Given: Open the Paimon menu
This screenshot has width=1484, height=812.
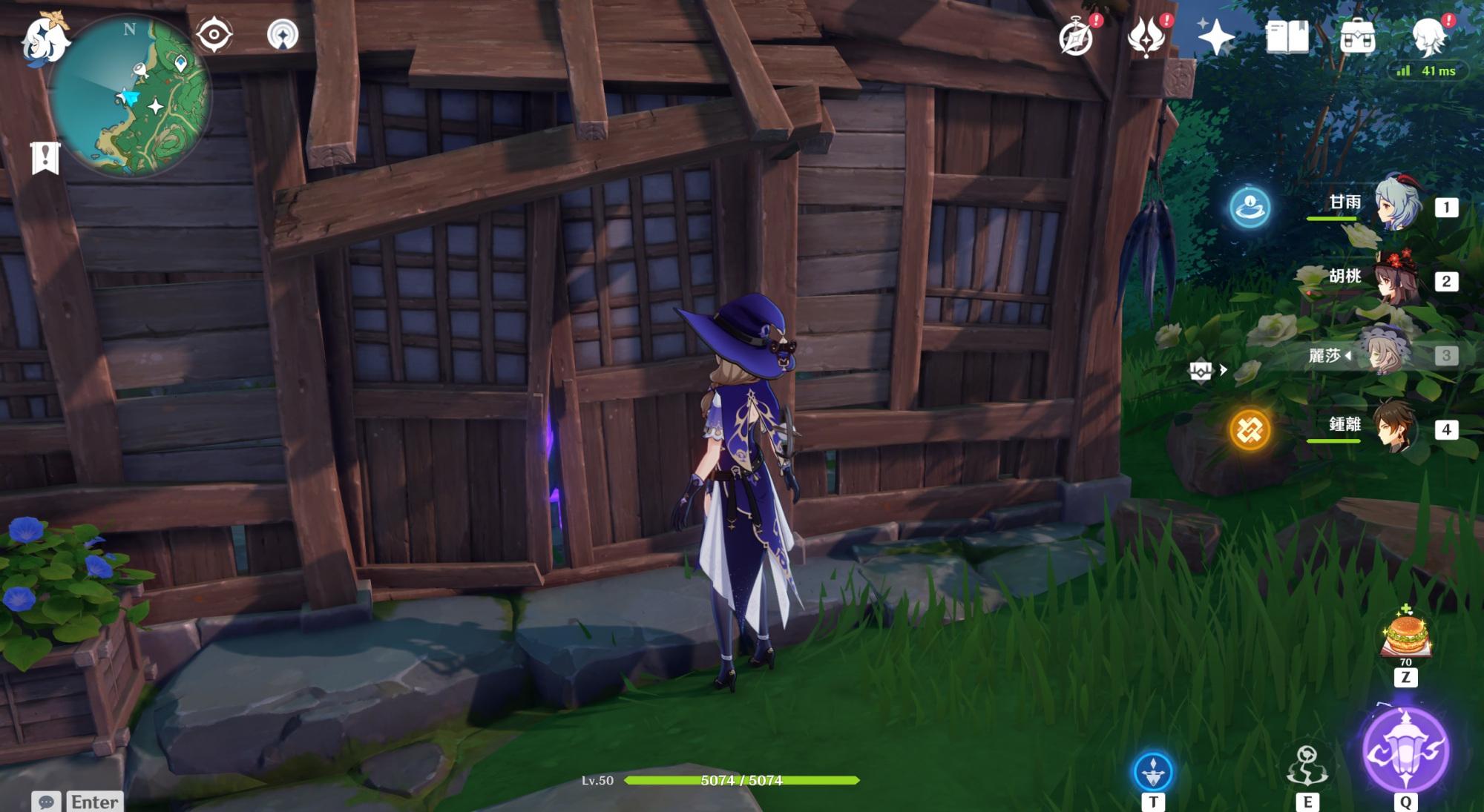Looking at the screenshot, I should pyautogui.click(x=45, y=37).
